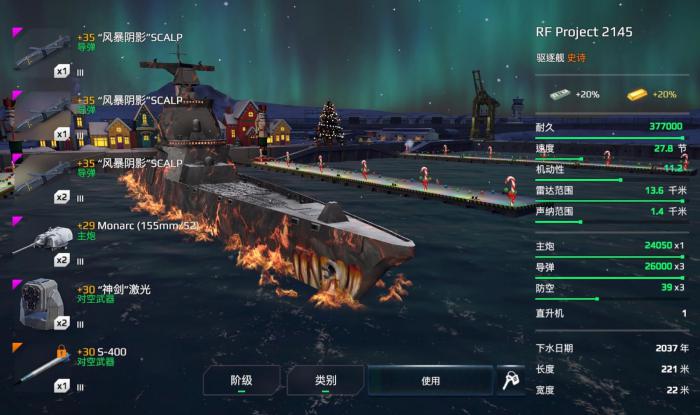
Task: Toggle the 阶级 filter button
Action: 241,381
